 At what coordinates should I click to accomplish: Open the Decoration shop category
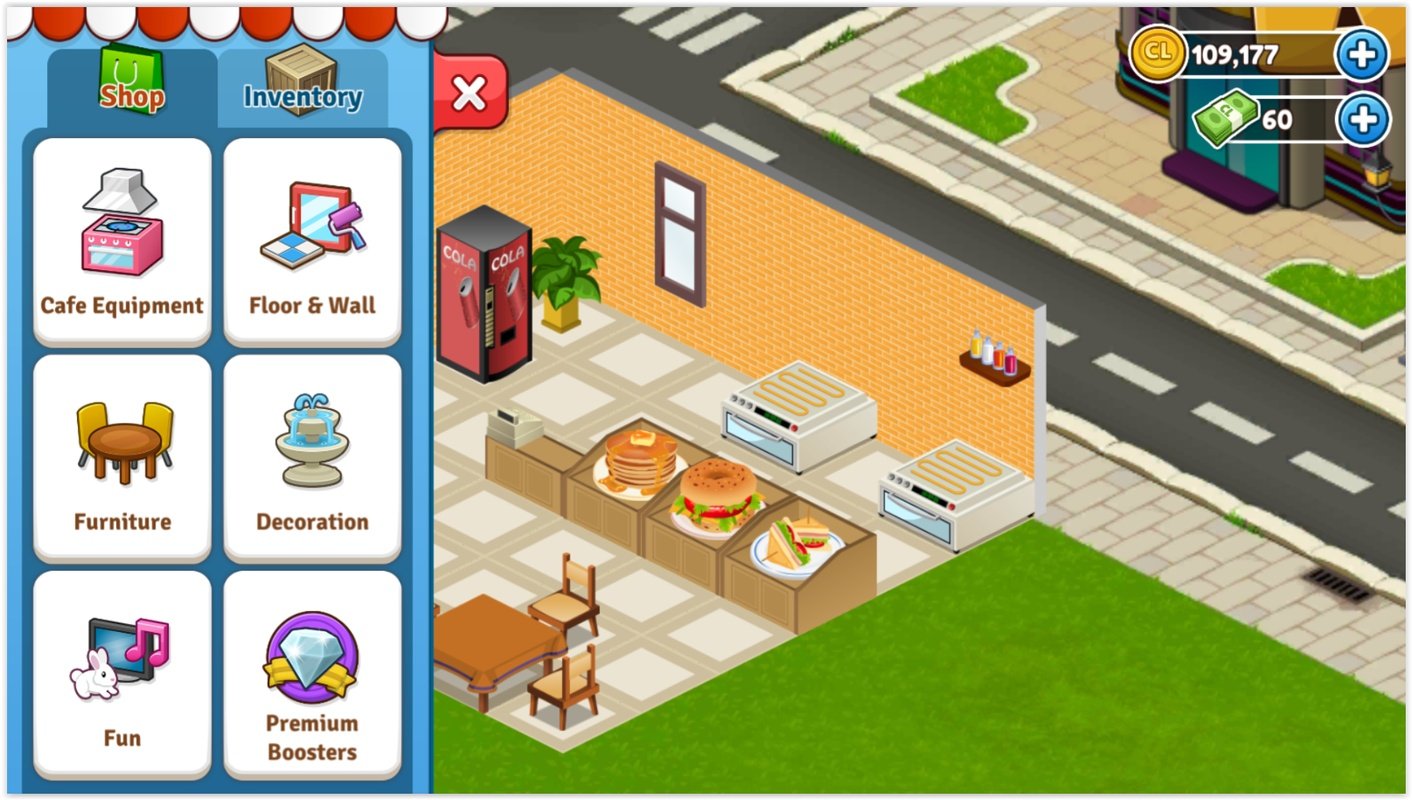[x=311, y=455]
